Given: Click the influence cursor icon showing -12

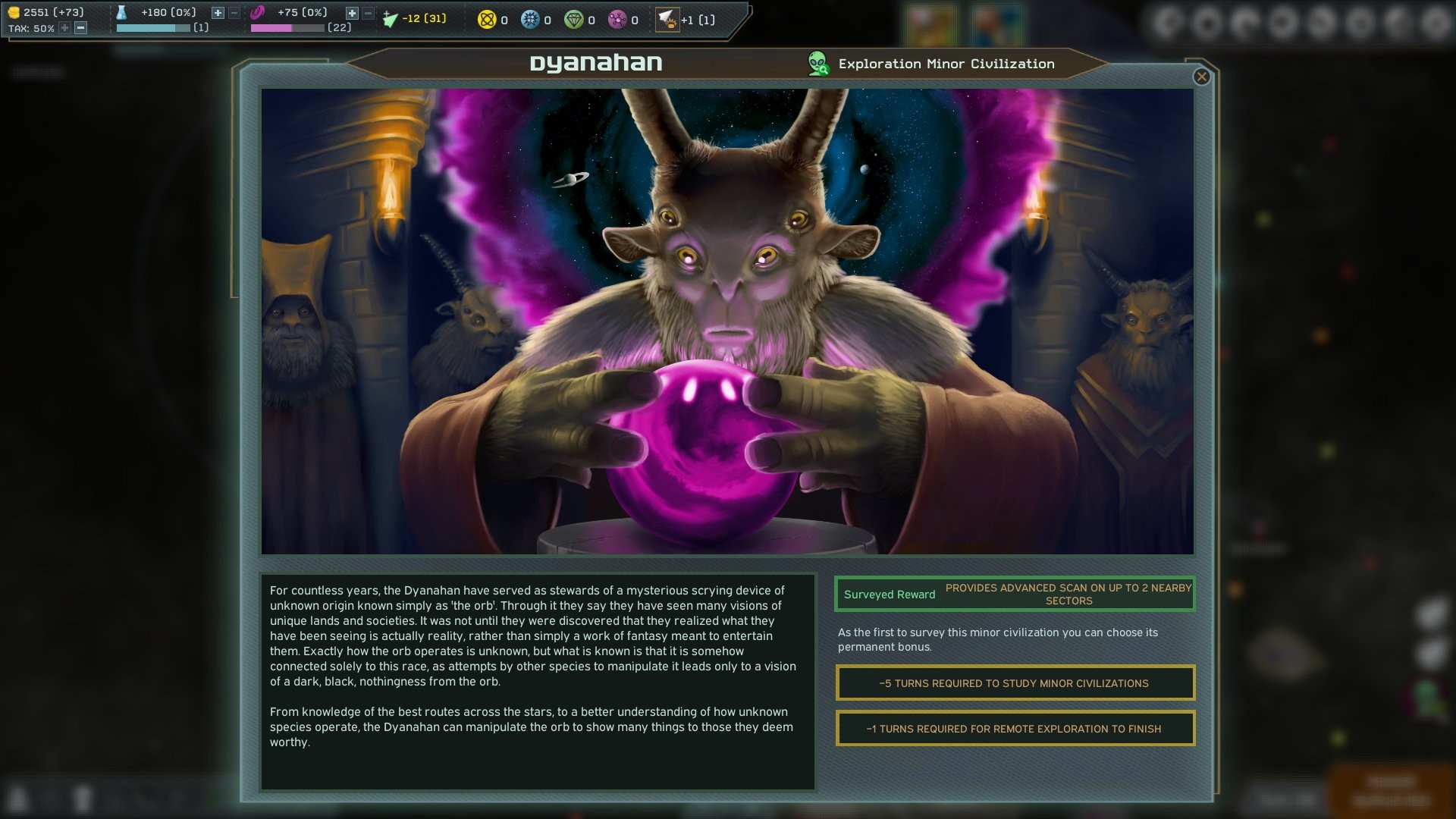Looking at the screenshot, I should click(x=389, y=17).
